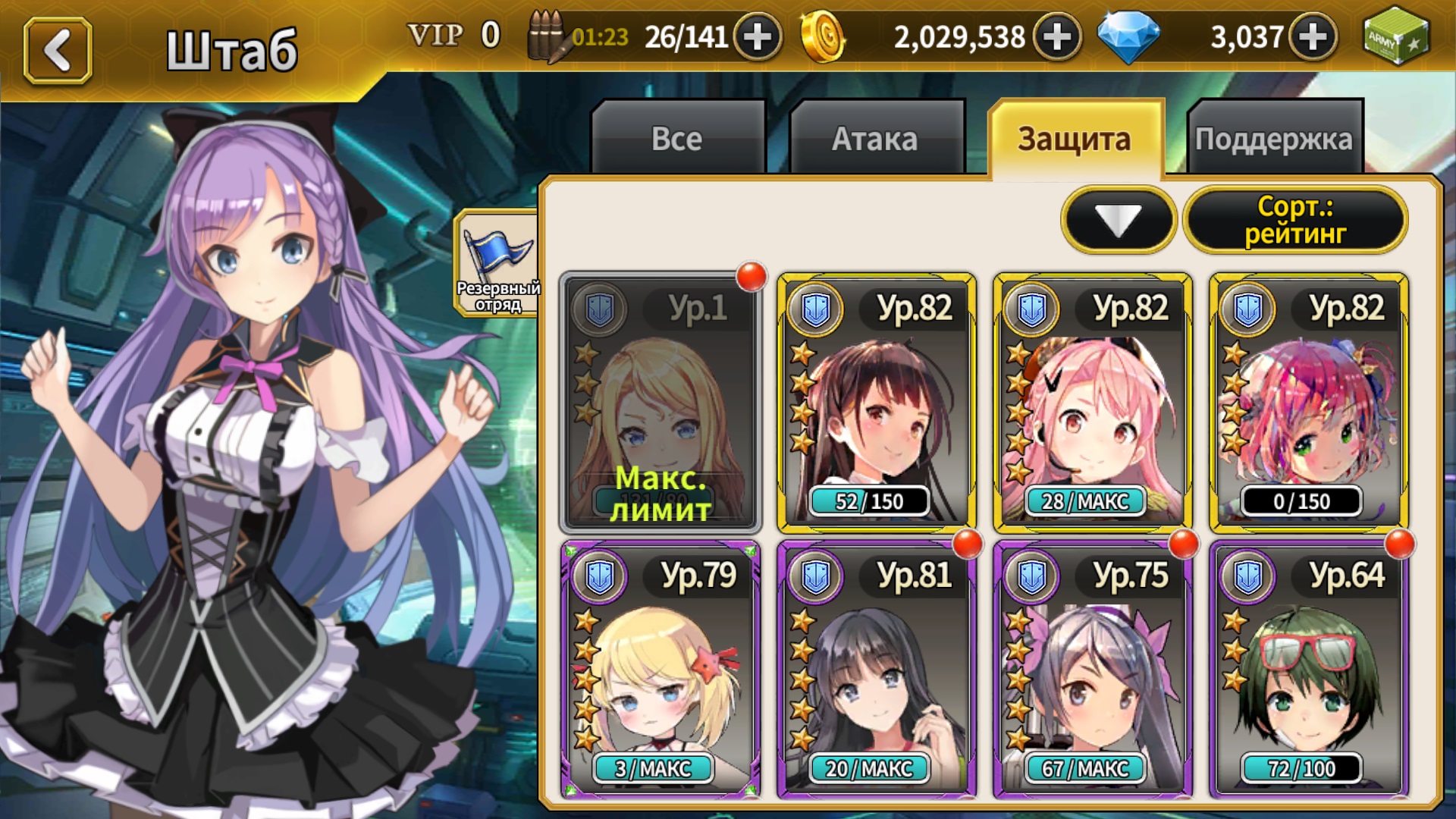Open the Атака tab

click(x=875, y=139)
